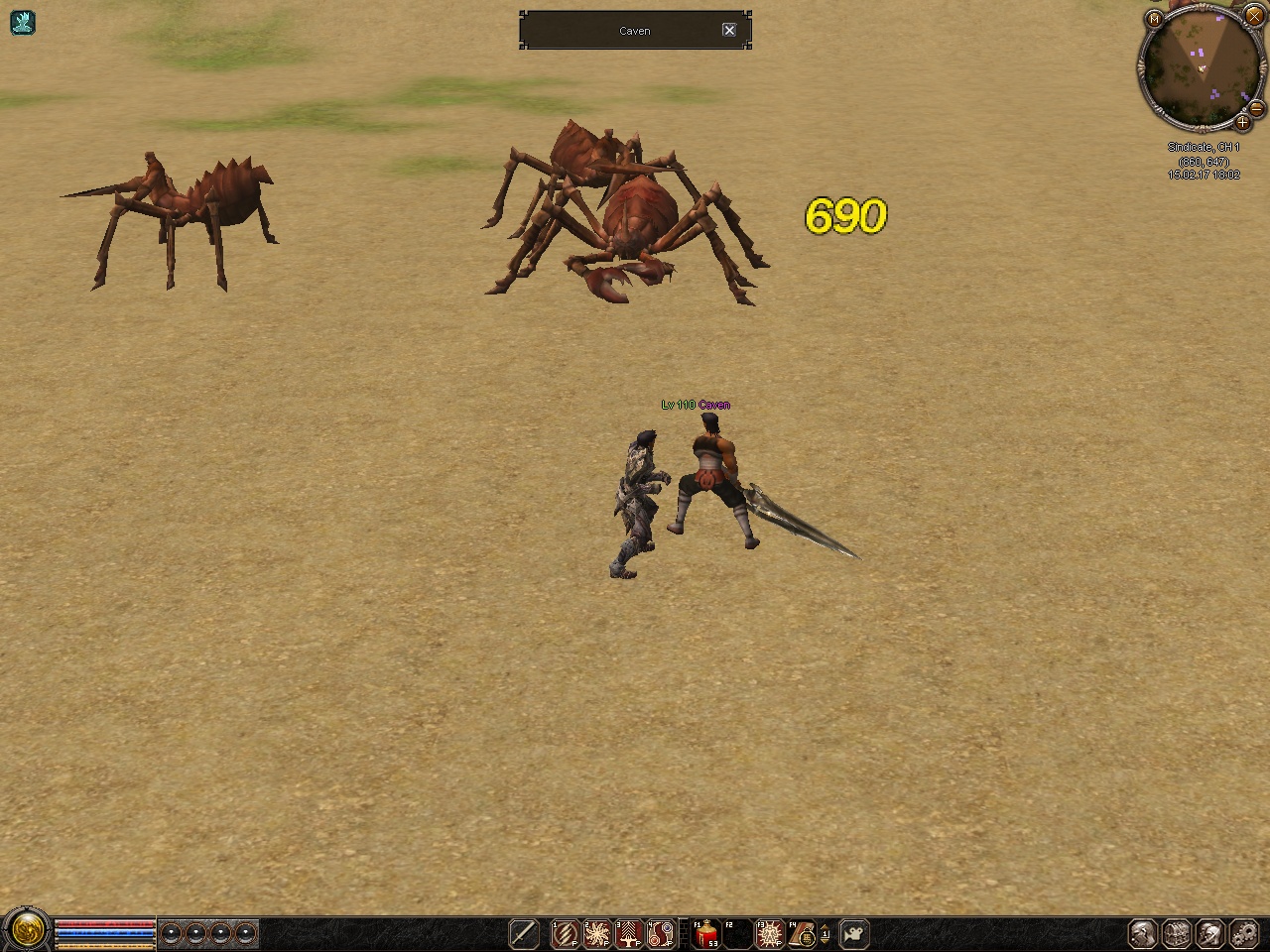The width and height of the screenshot is (1270, 952).
Task: Activate the spinning burst skill in slot 2
Action: click(x=597, y=933)
